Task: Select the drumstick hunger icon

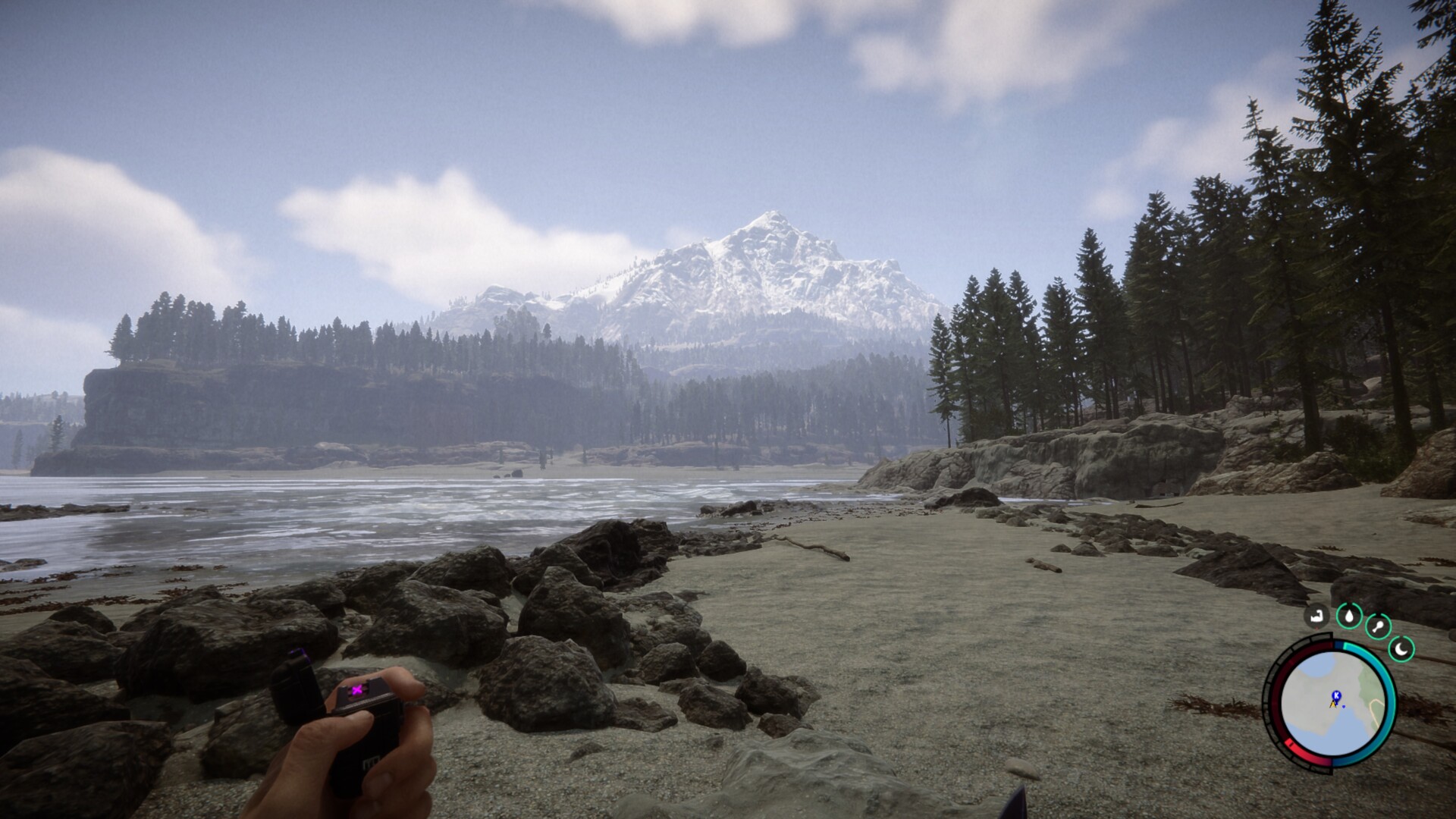Action: [1378, 627]
